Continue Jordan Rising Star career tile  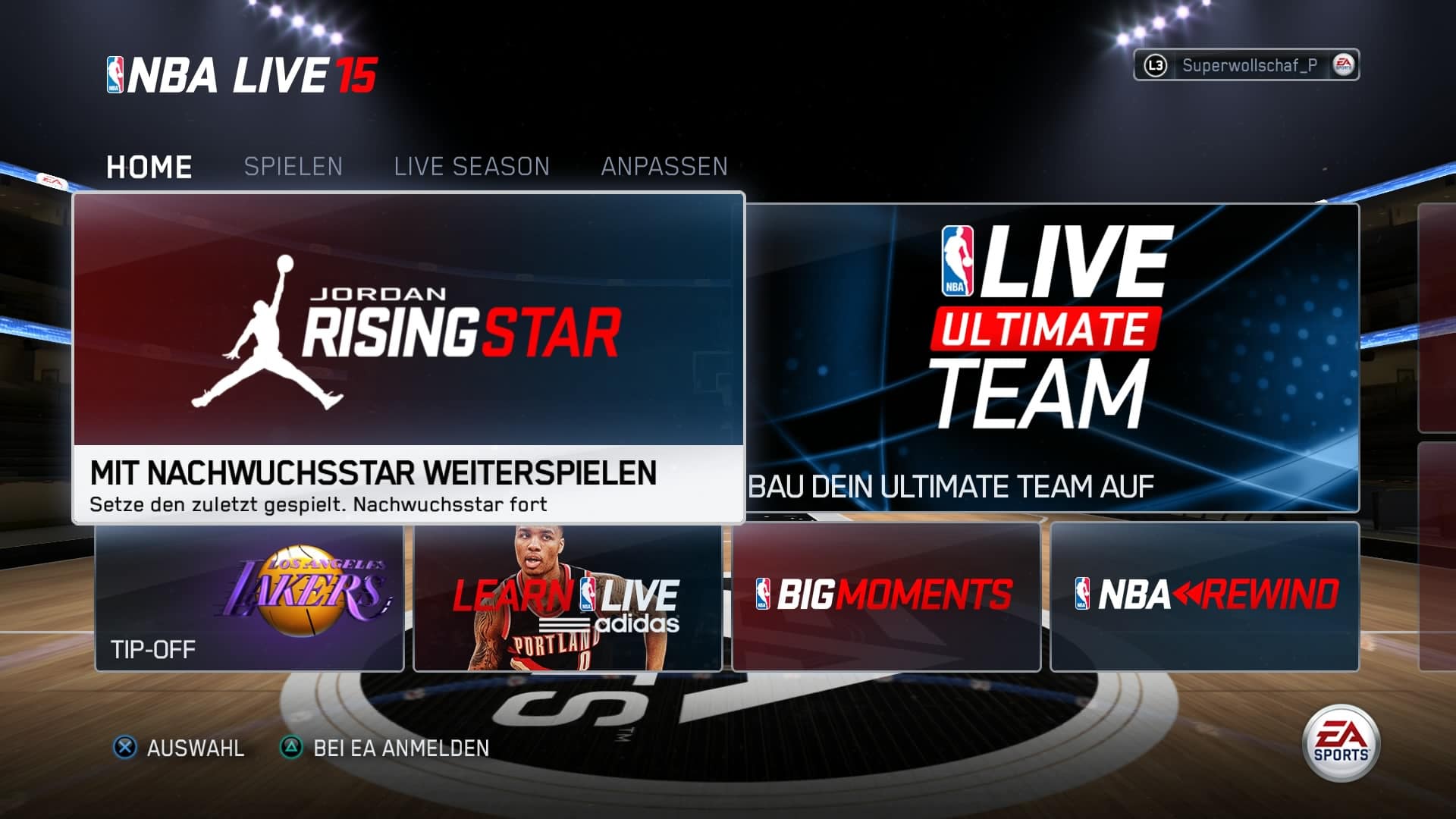[408, 356]
